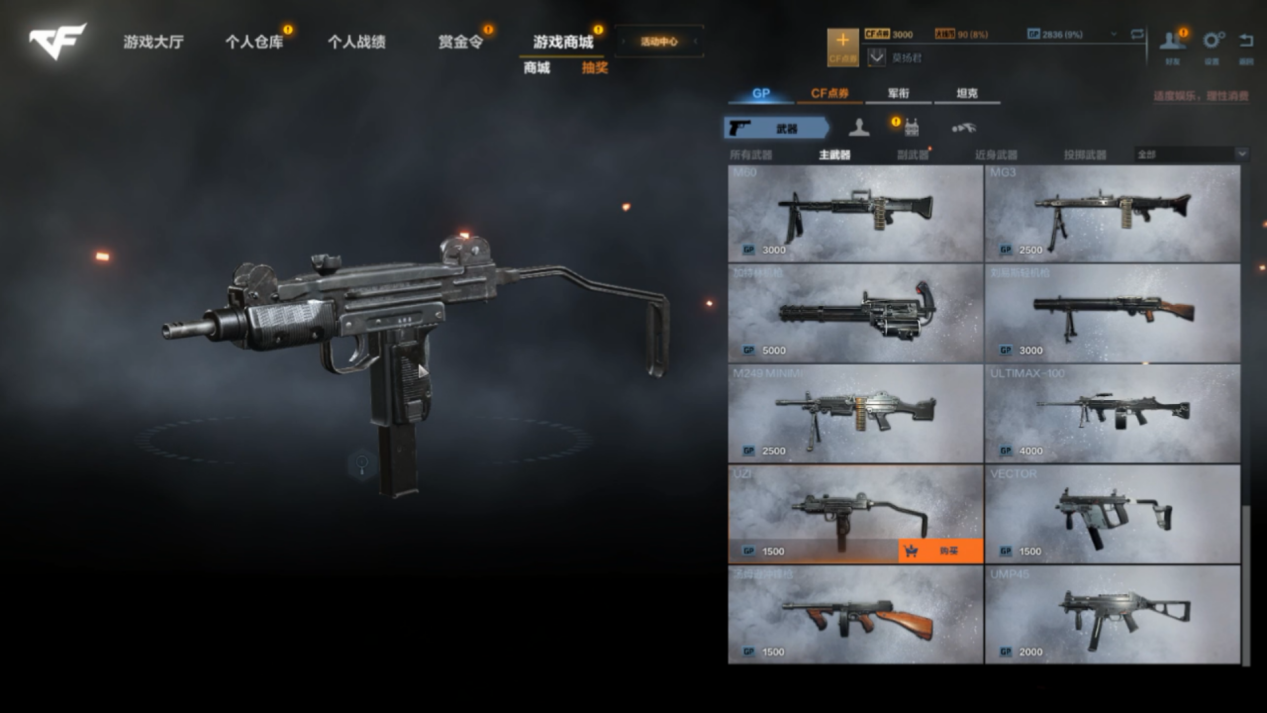Choose the VECTOR submachine gun tile
Screen dimensions: 1267x713
pyautogui.click(x=1112, y=514)
